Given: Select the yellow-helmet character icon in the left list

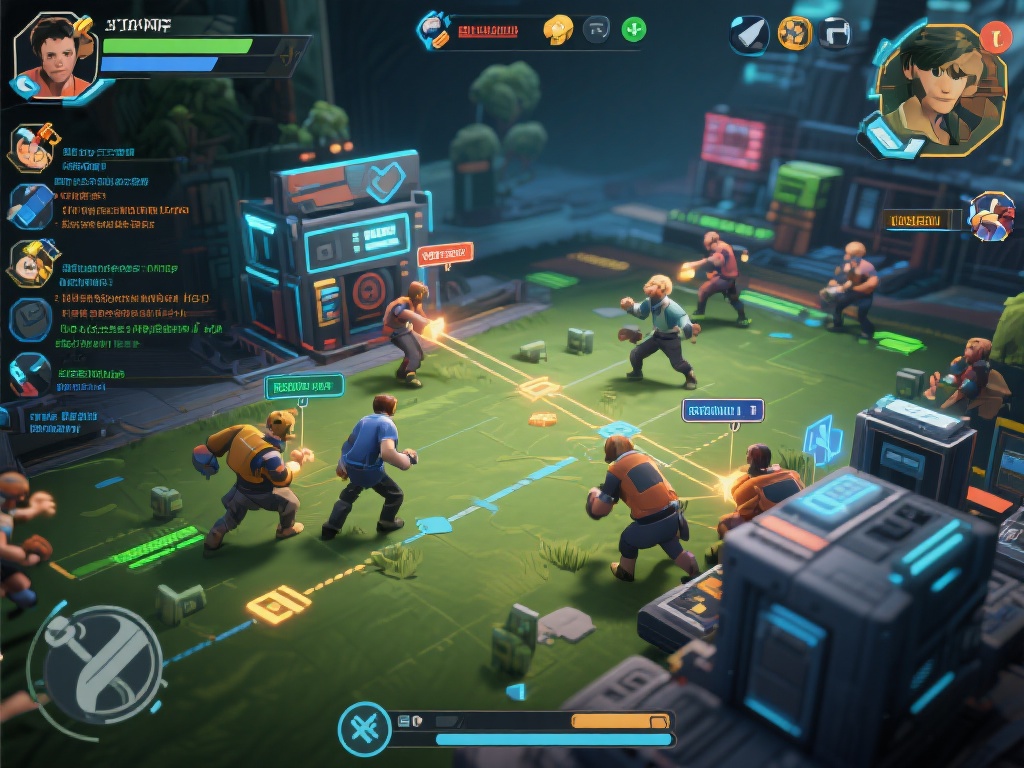Looking at the screenshot, I should 32,263.
